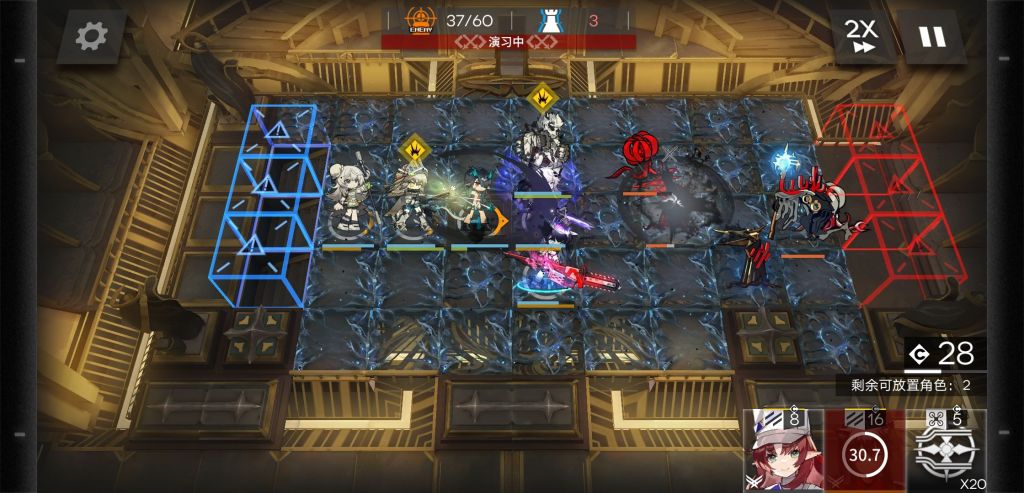The width and height of the screenshot is (1024, 493).
Task: Choose the X20 support device card
Action: tap(947, 452)
